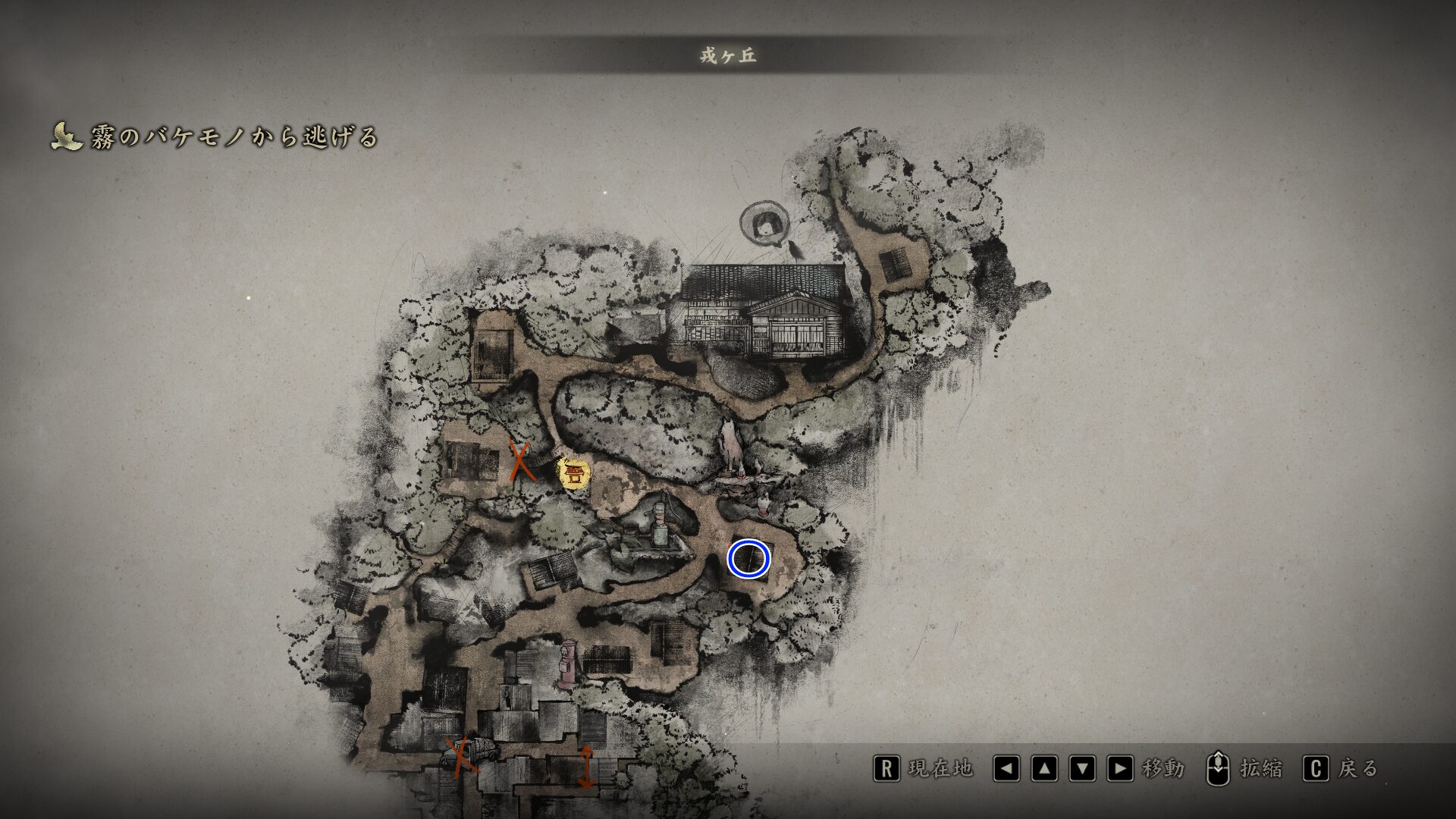Image resolution: width=1456 pixels, height=819 pixels.
Task: Click the red double-arrow path marker at bottom
Action: click(x=588, y=766)
